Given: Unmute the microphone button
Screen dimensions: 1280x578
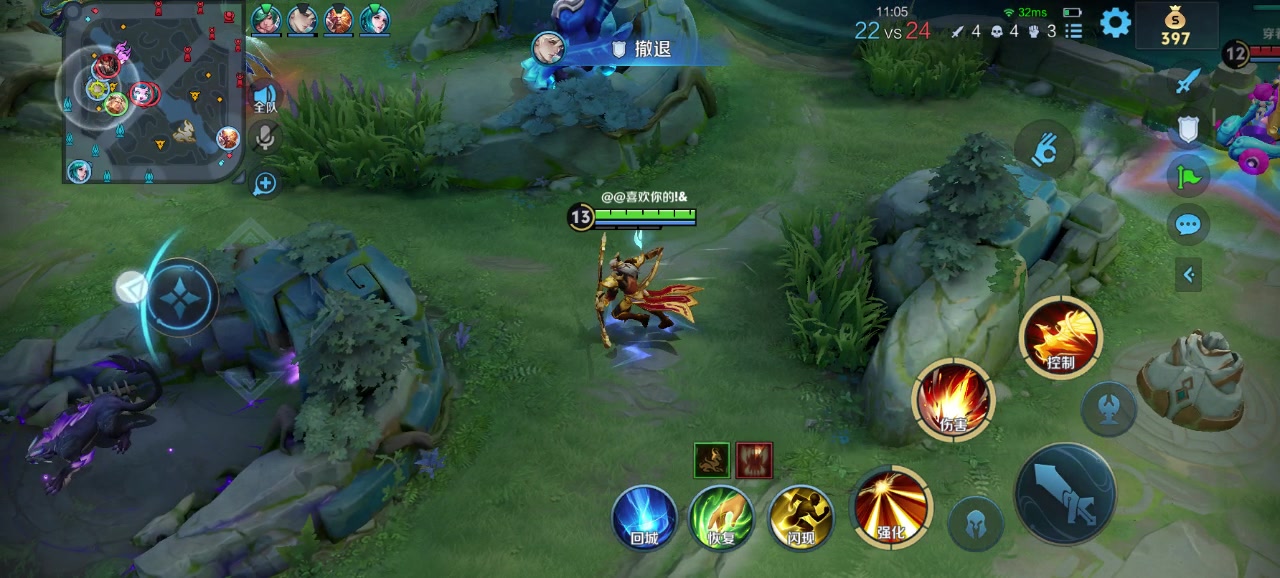Looking at the screenshot, I should point(265,137).
